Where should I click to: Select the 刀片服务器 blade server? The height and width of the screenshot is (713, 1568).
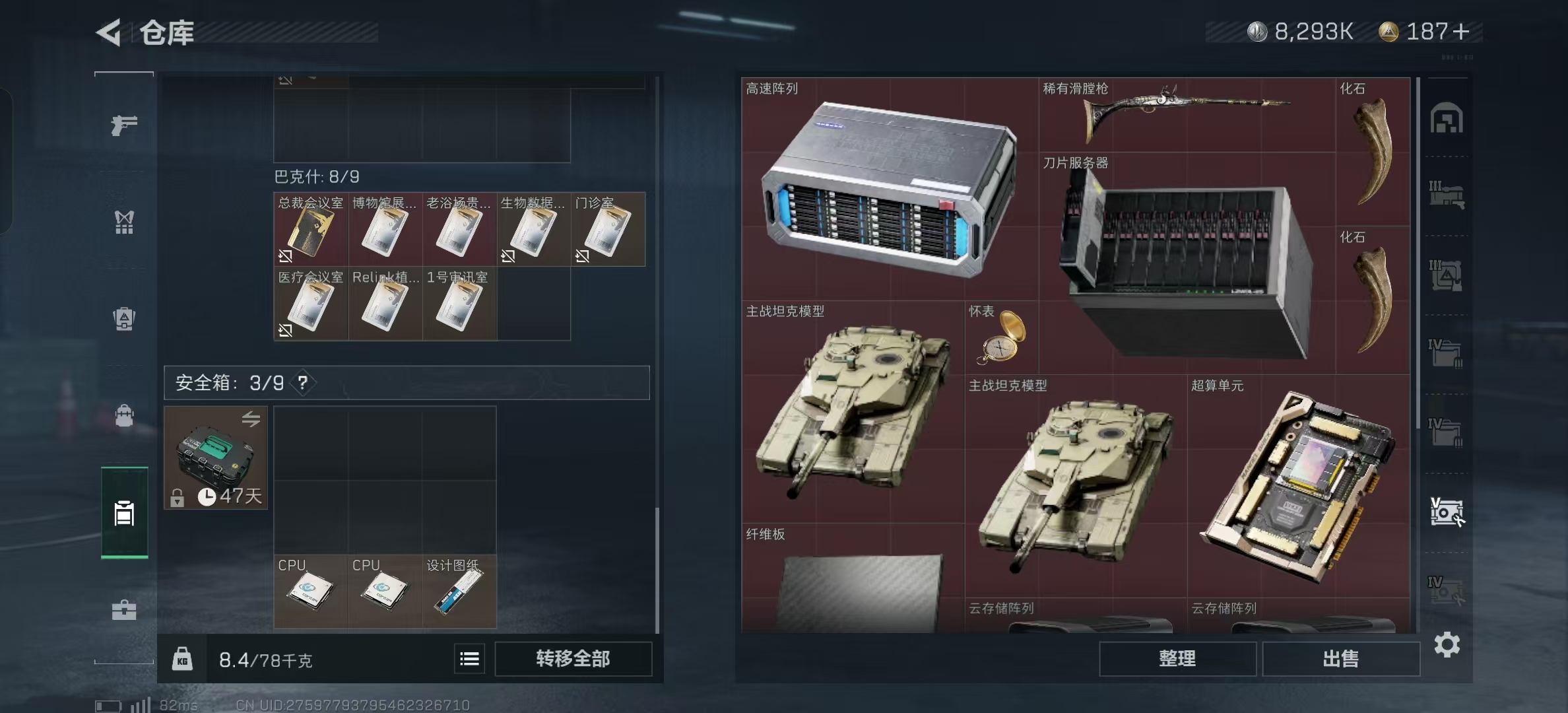pyautogui.click(x=1186, y=264)
